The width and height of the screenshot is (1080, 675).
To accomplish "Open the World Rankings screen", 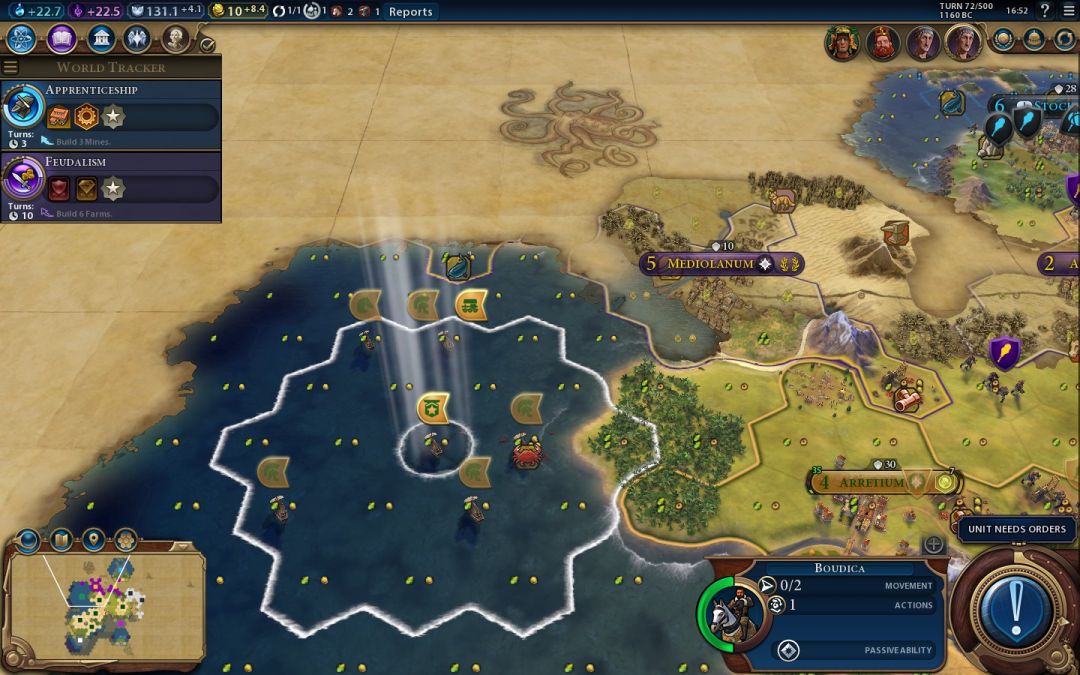I will [x=1004, y=40].
